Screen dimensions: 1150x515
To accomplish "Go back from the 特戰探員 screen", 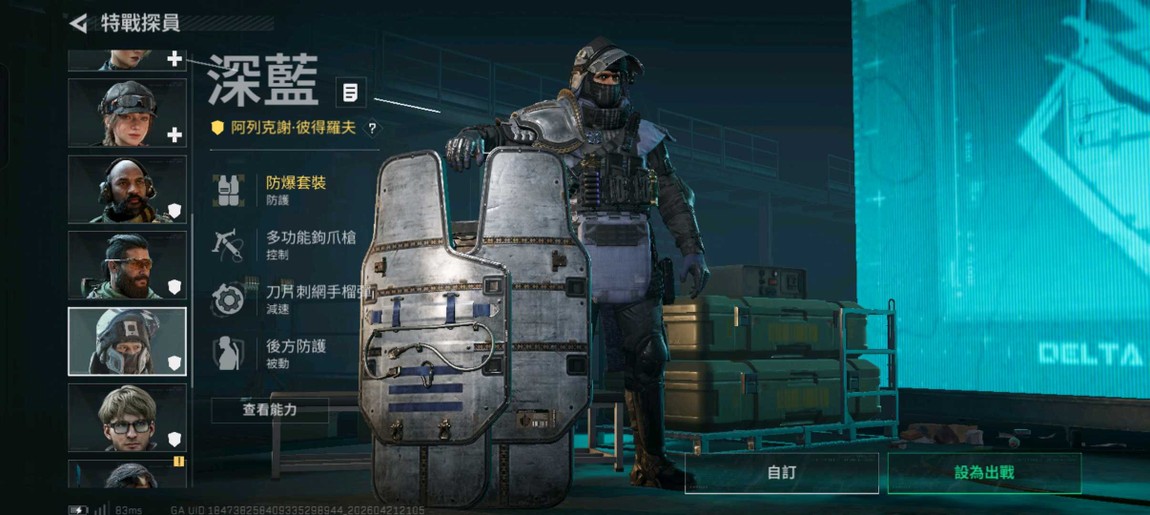I will tap(79, 23).
